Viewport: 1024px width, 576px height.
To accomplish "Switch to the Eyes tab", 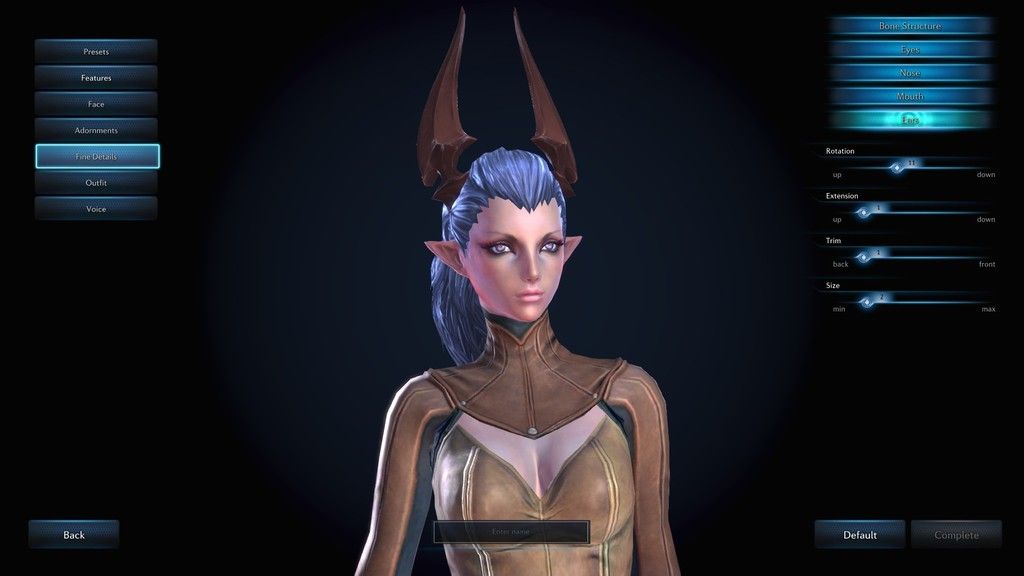I will coord(909,49).
